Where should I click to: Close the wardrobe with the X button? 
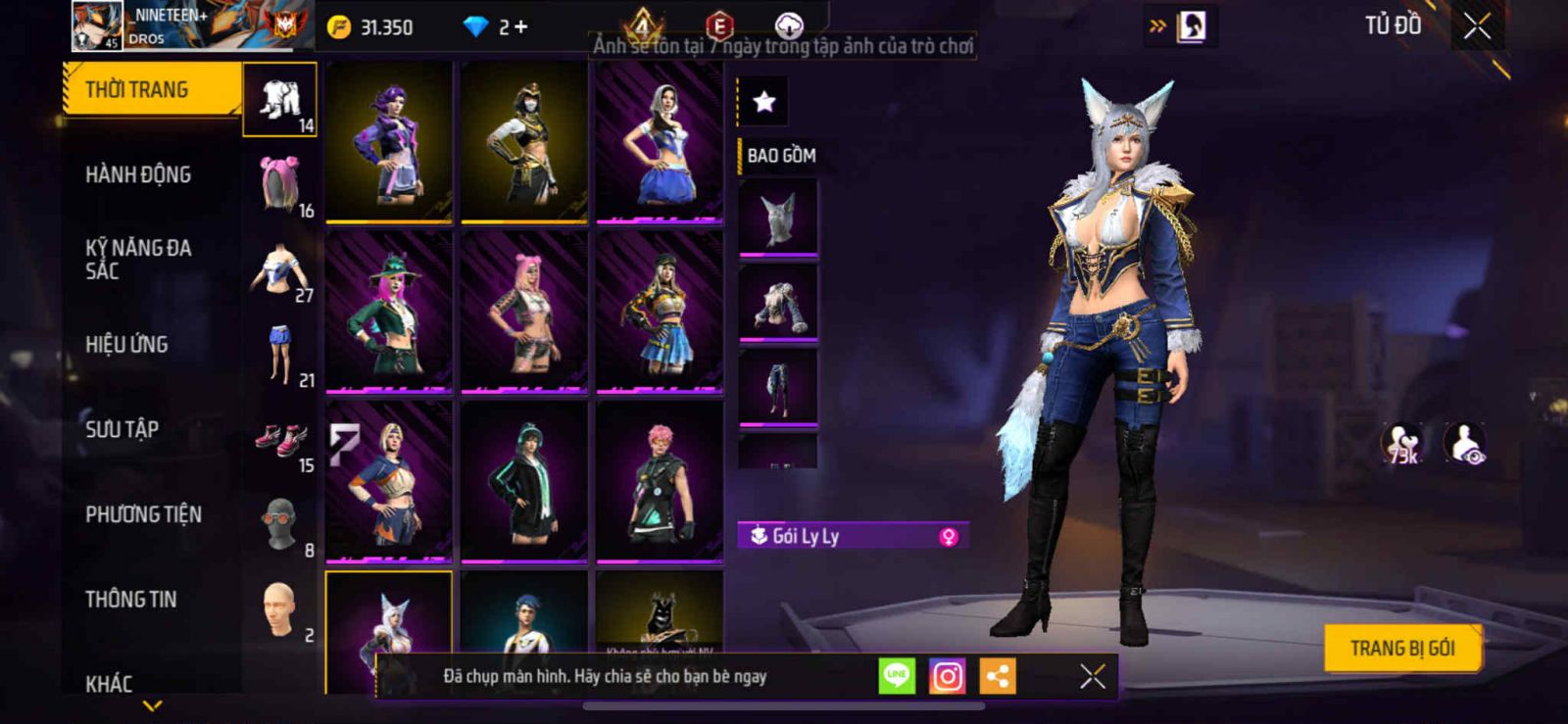point(1477,26)
